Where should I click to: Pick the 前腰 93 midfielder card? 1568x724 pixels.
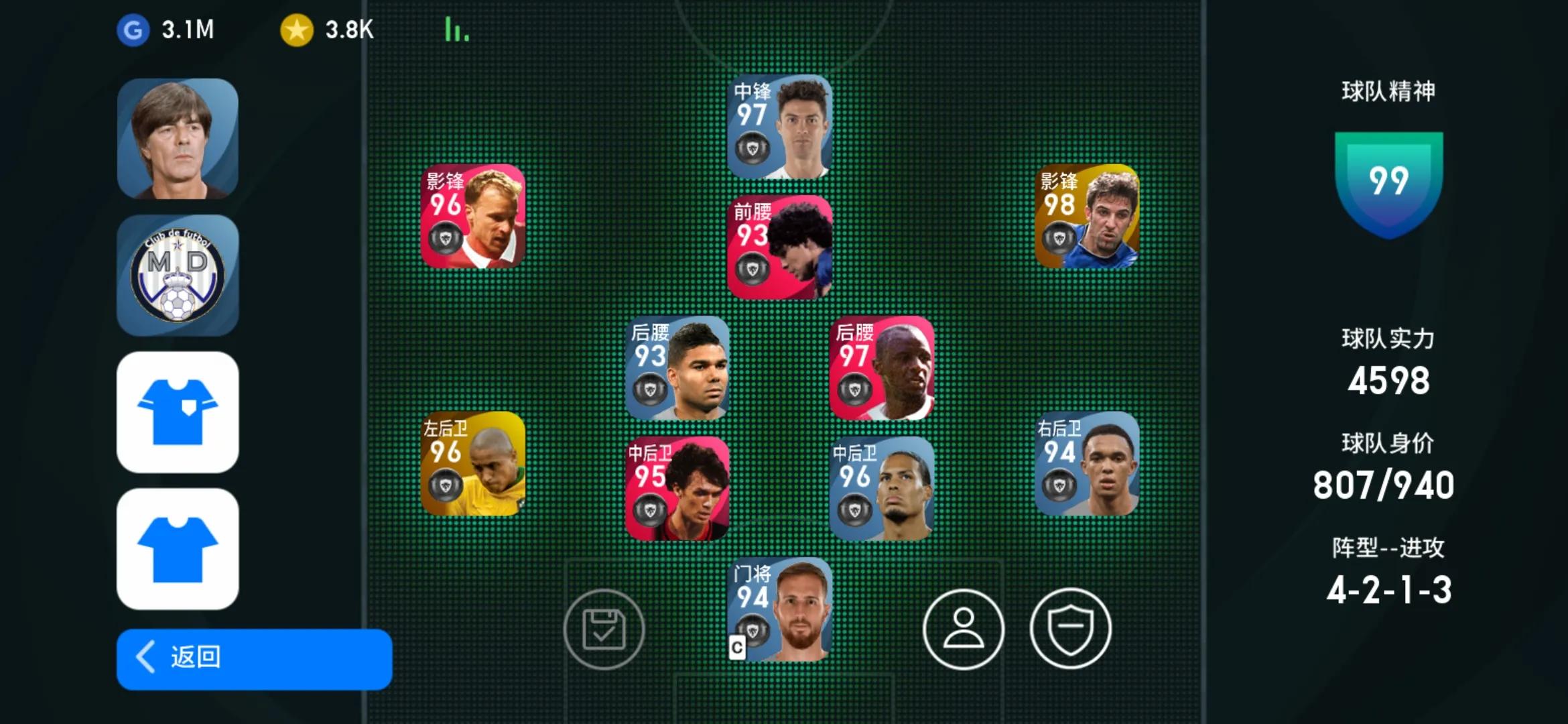click(779, 247)
